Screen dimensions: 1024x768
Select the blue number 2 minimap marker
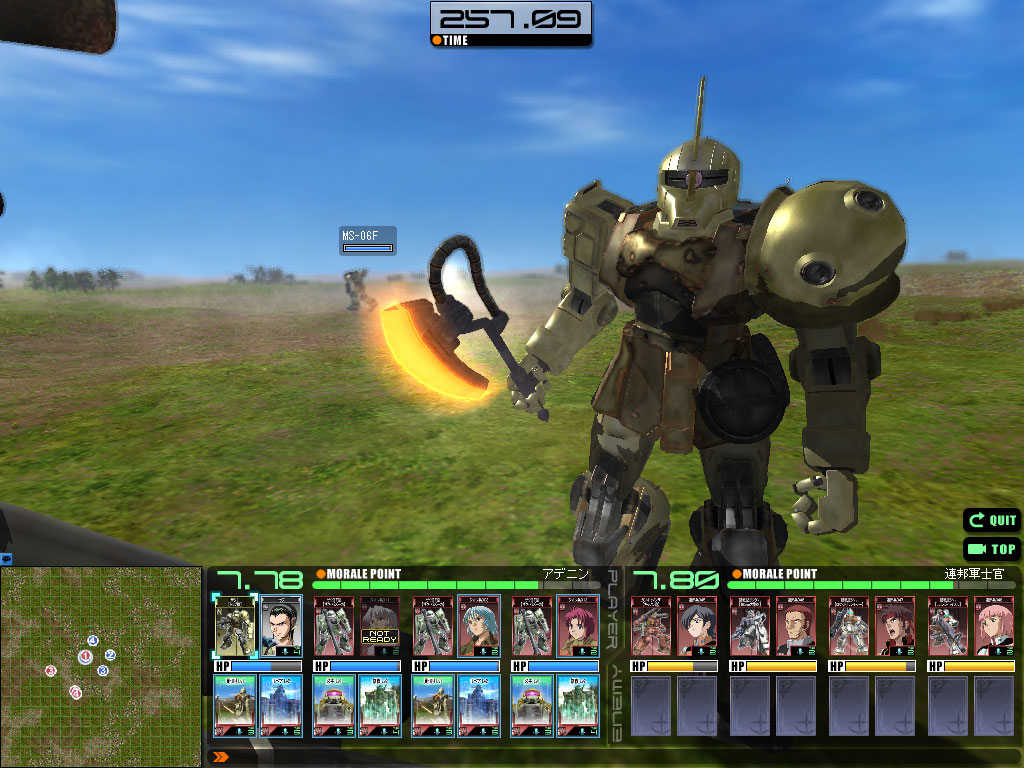[x=110, y=655]
